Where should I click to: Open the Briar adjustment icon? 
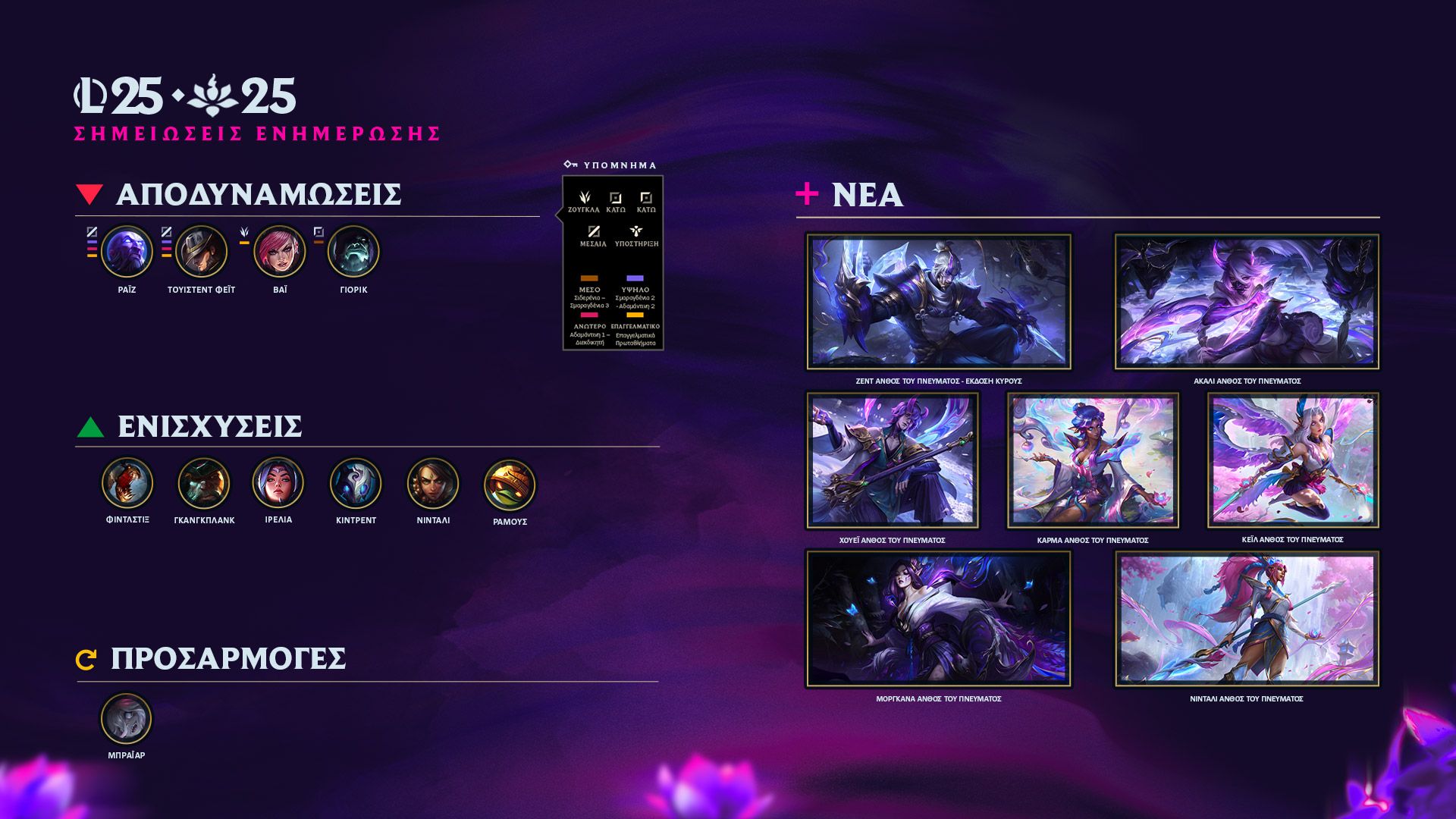[x=127, y=719]
